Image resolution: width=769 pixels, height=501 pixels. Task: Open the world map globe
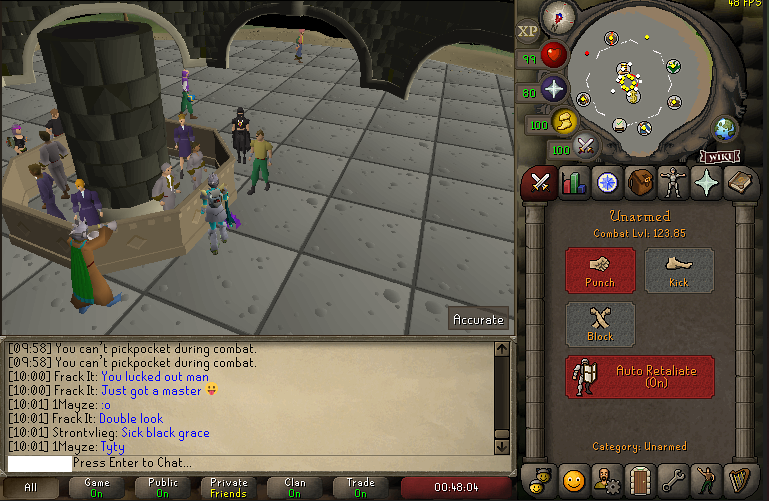click(x=724, y=127)
